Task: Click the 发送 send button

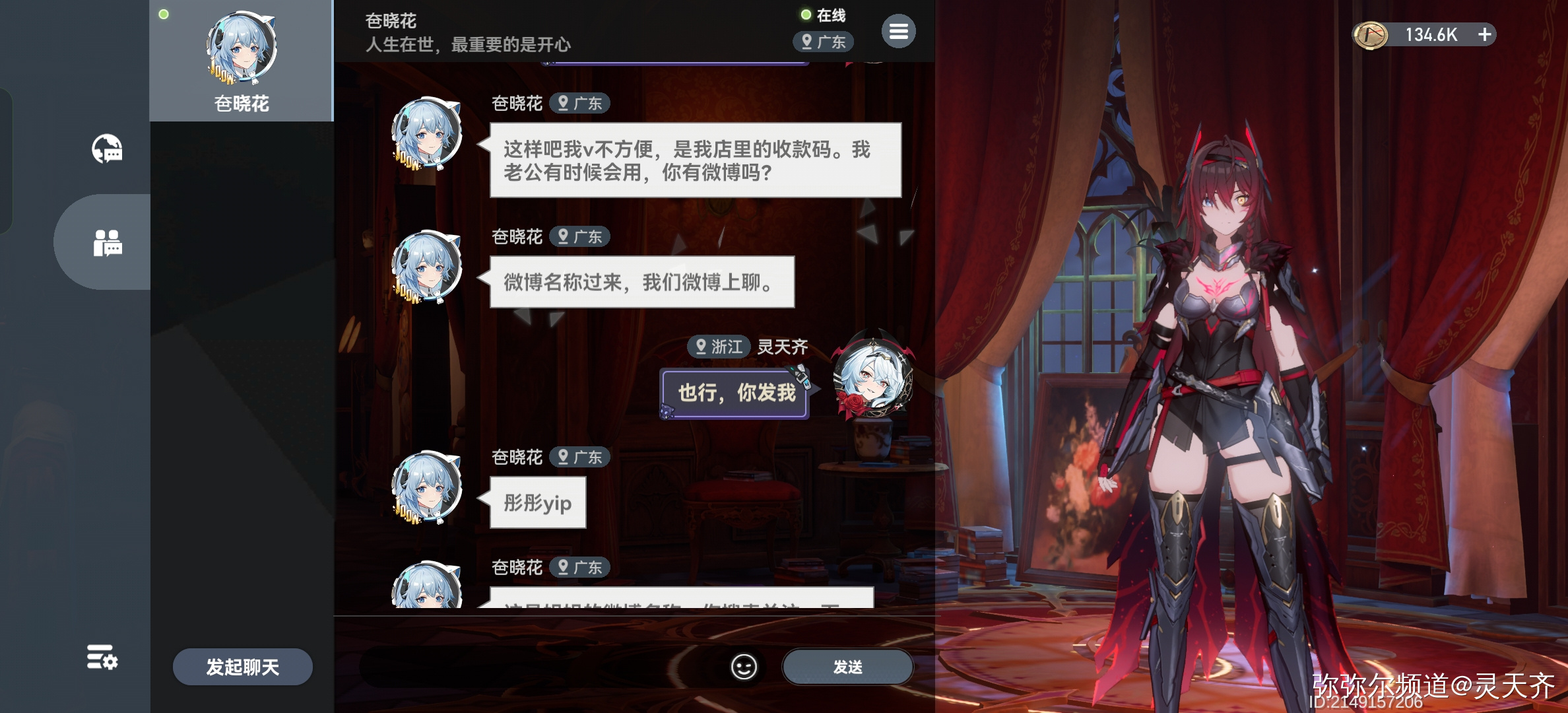Action: coord(847,667)
